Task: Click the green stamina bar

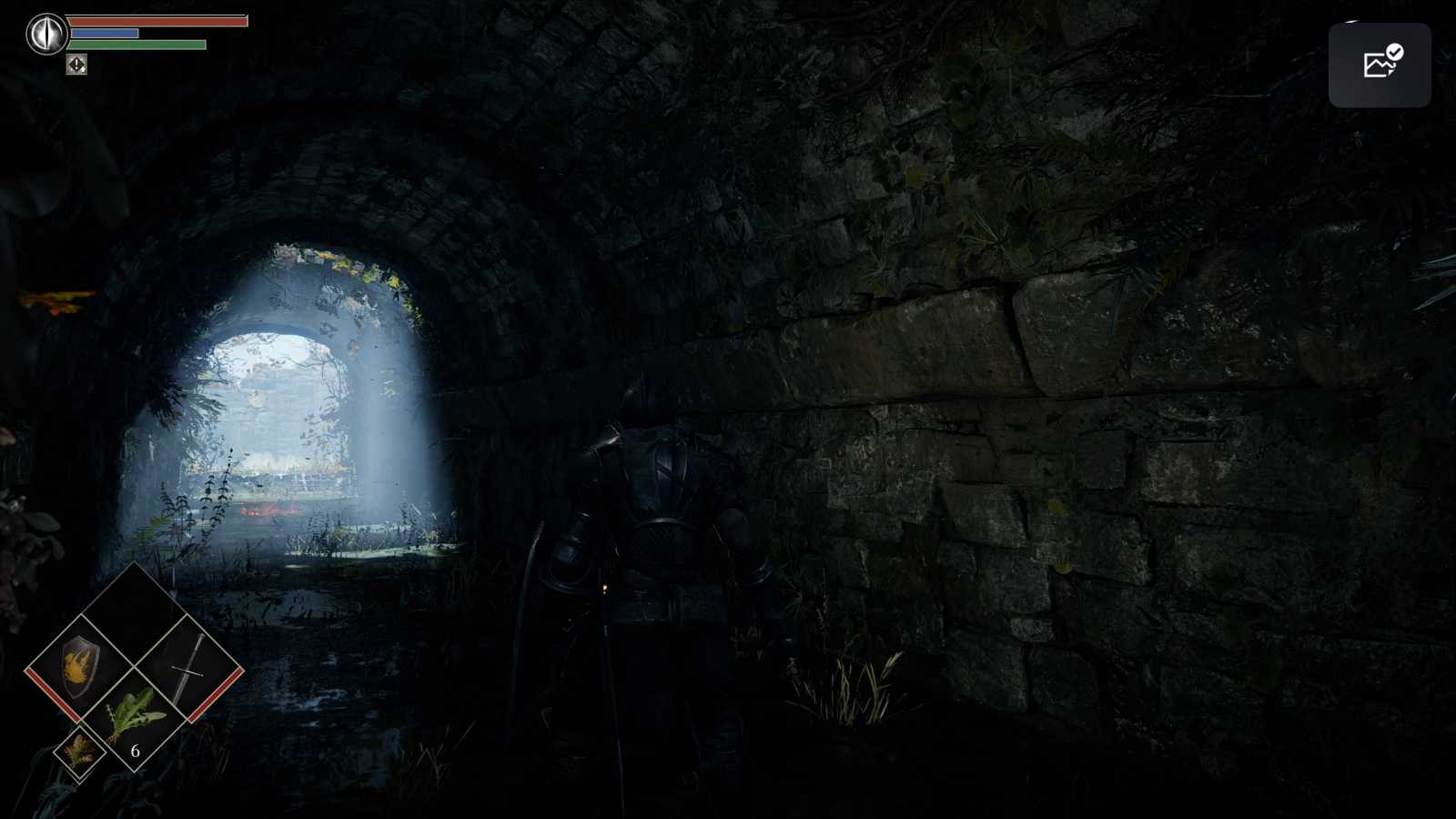Action: [136, 44]
